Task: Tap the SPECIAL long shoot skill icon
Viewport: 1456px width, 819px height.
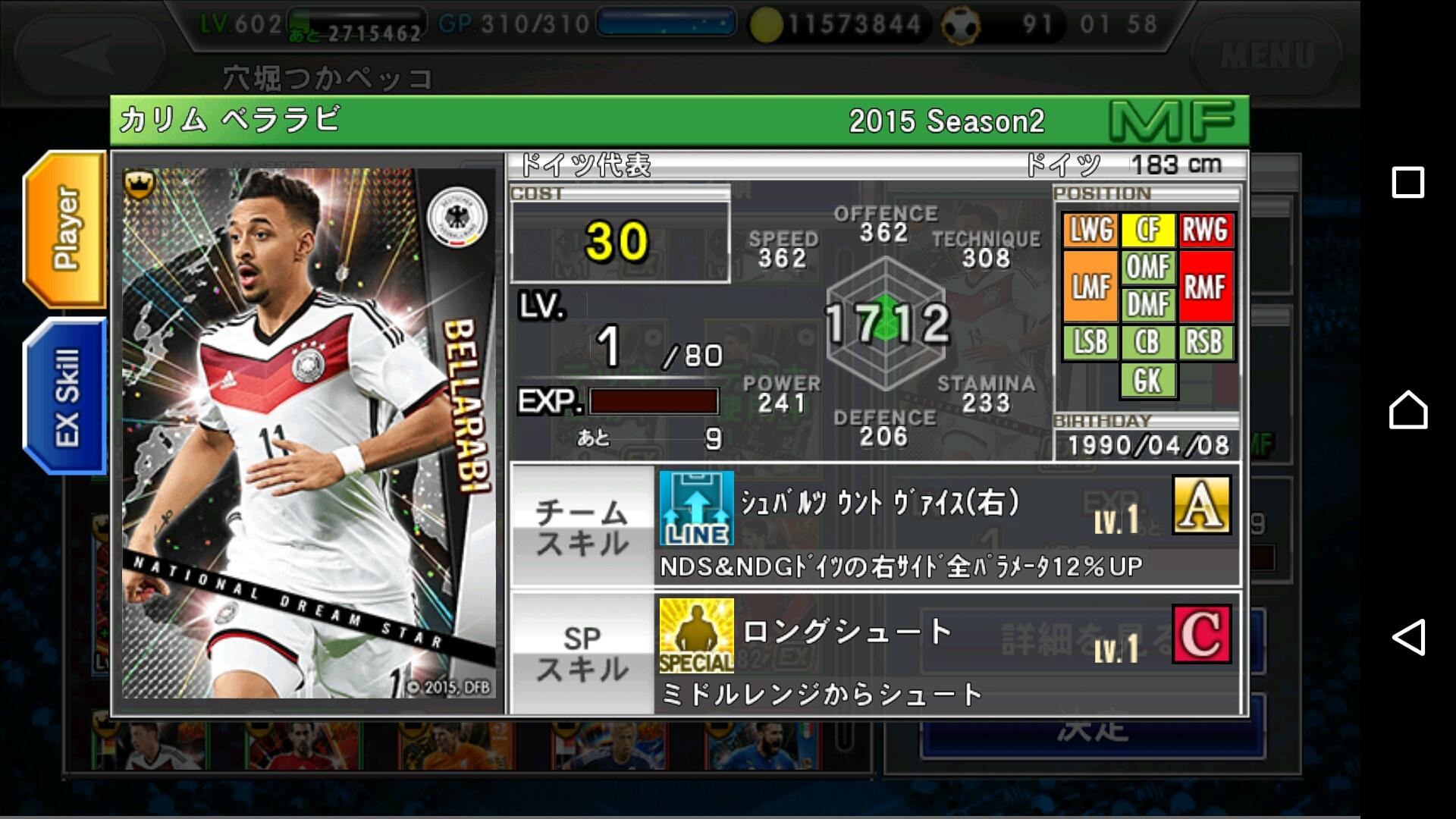Action: [x=696, y=635]
